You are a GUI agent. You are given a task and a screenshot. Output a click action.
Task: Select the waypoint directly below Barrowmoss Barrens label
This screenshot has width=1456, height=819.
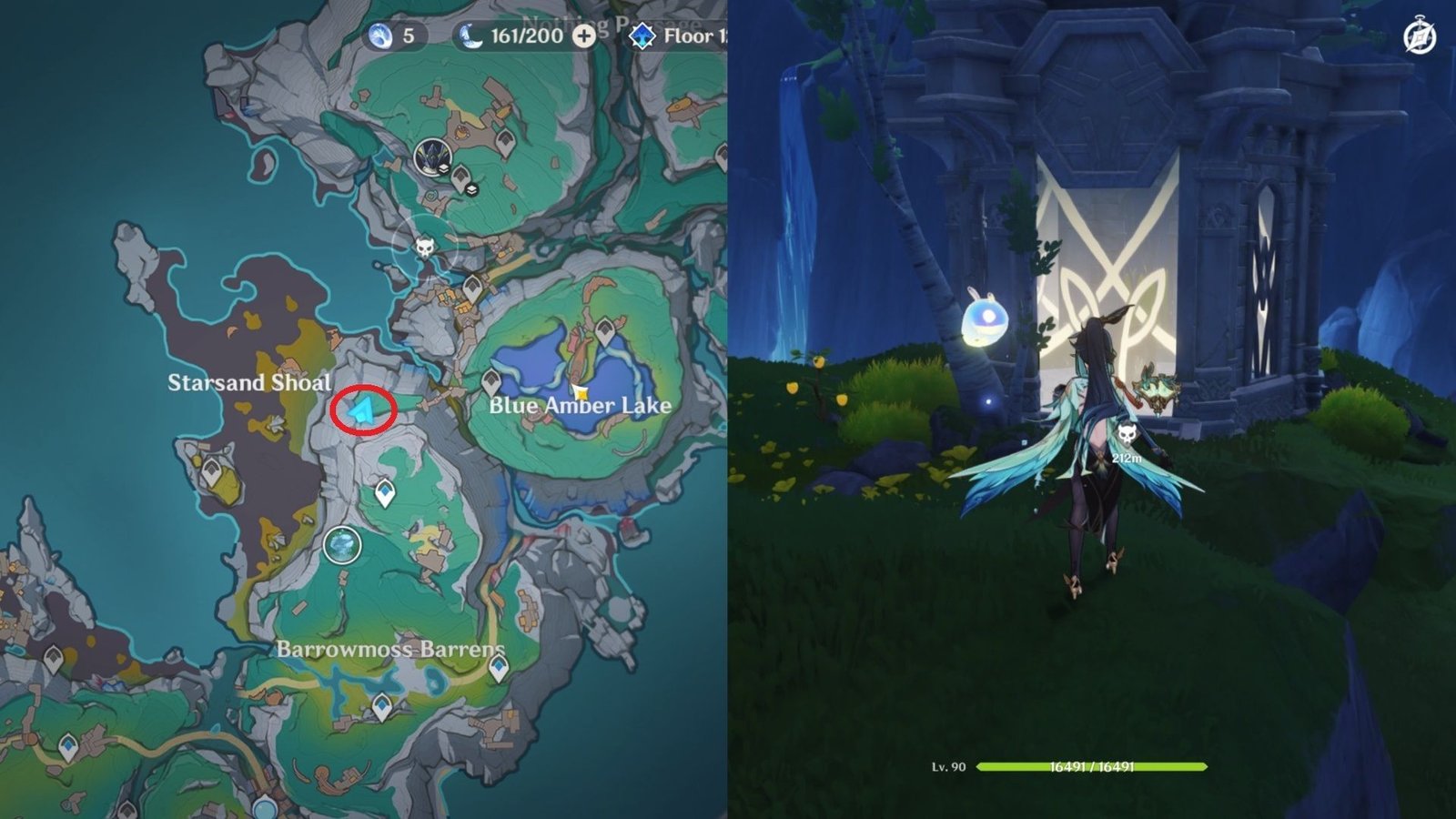(x=382, y=706)
